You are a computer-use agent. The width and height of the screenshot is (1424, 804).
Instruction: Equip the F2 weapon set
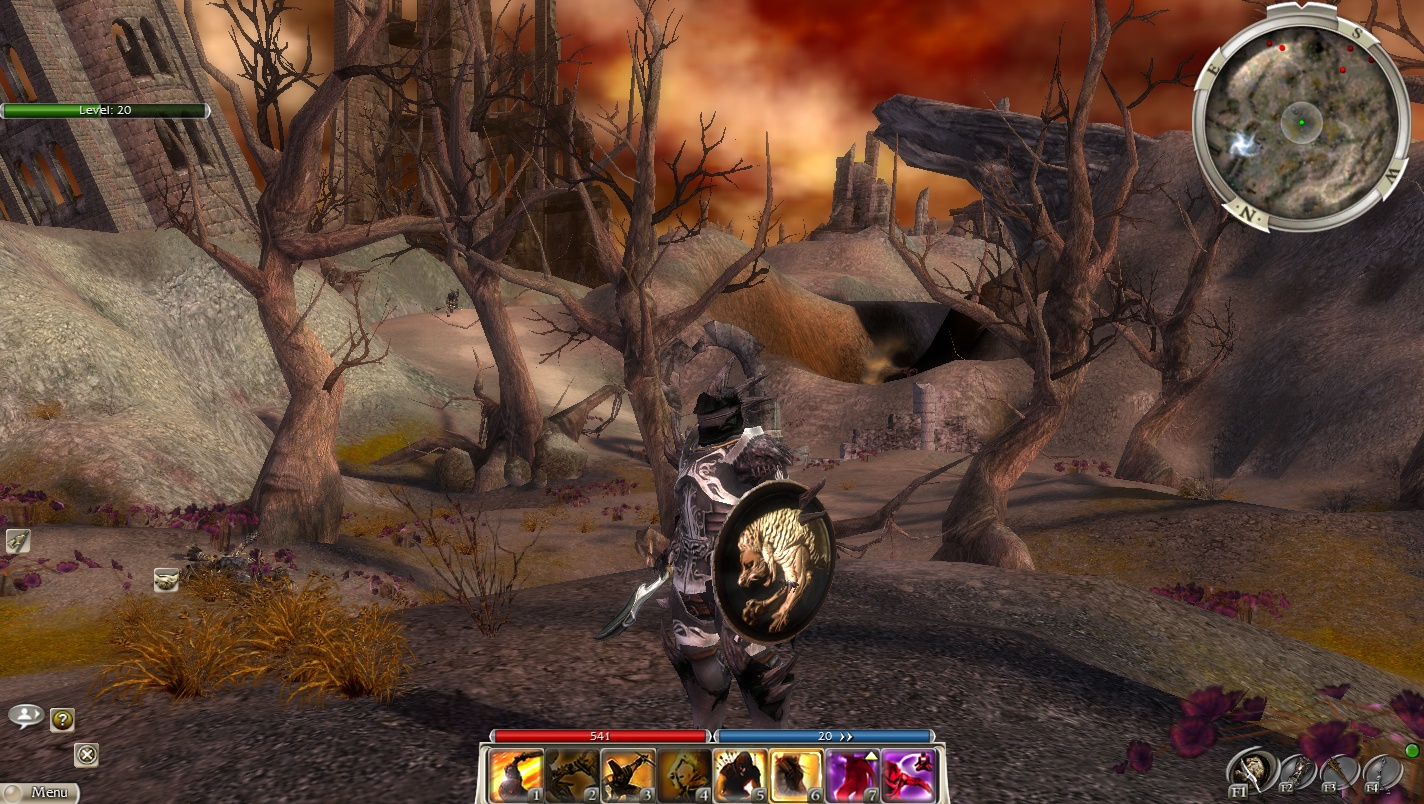(1294, 772)
